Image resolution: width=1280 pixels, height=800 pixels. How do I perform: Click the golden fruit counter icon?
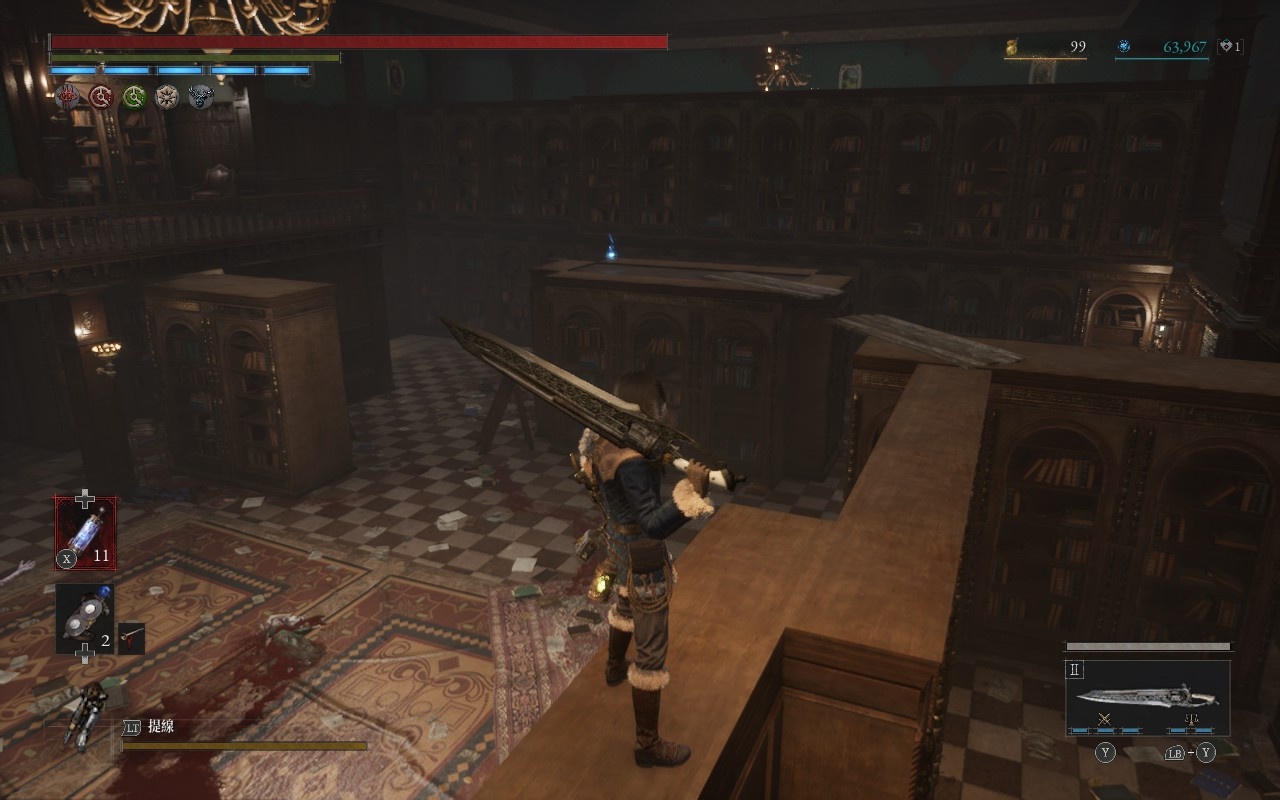coord(1012,46)
